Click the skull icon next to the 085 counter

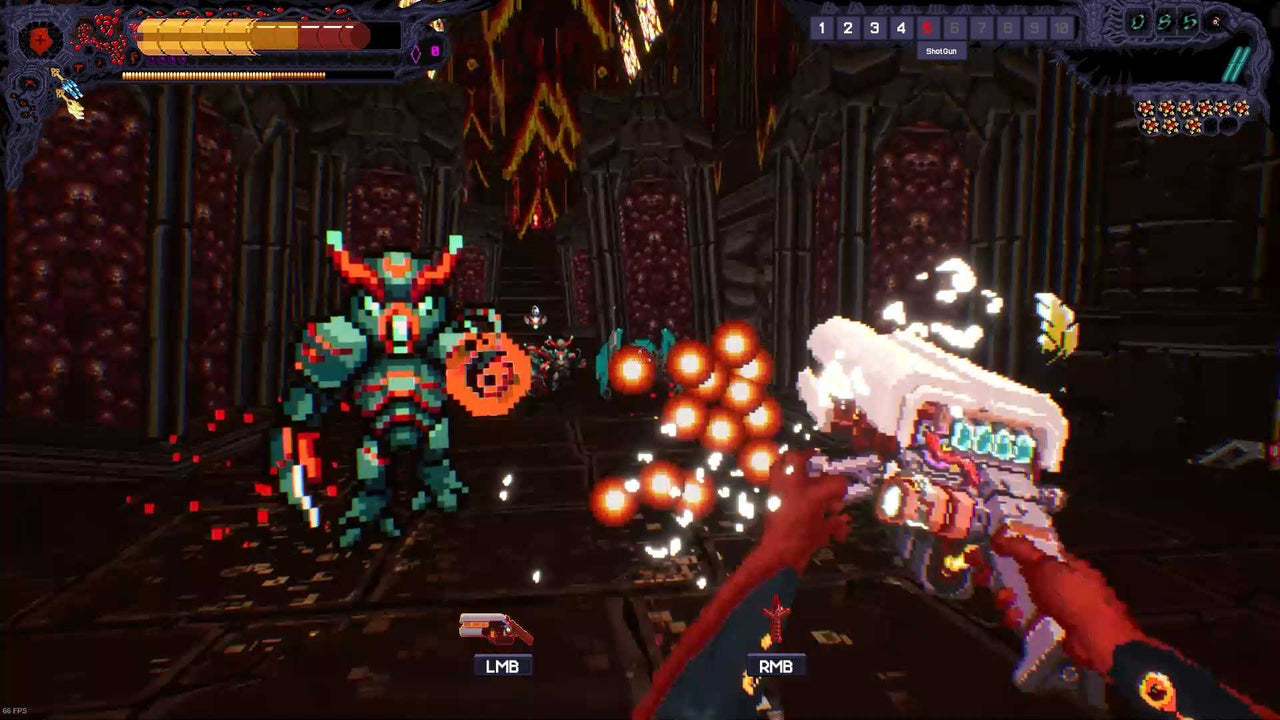coord(1214,23)
